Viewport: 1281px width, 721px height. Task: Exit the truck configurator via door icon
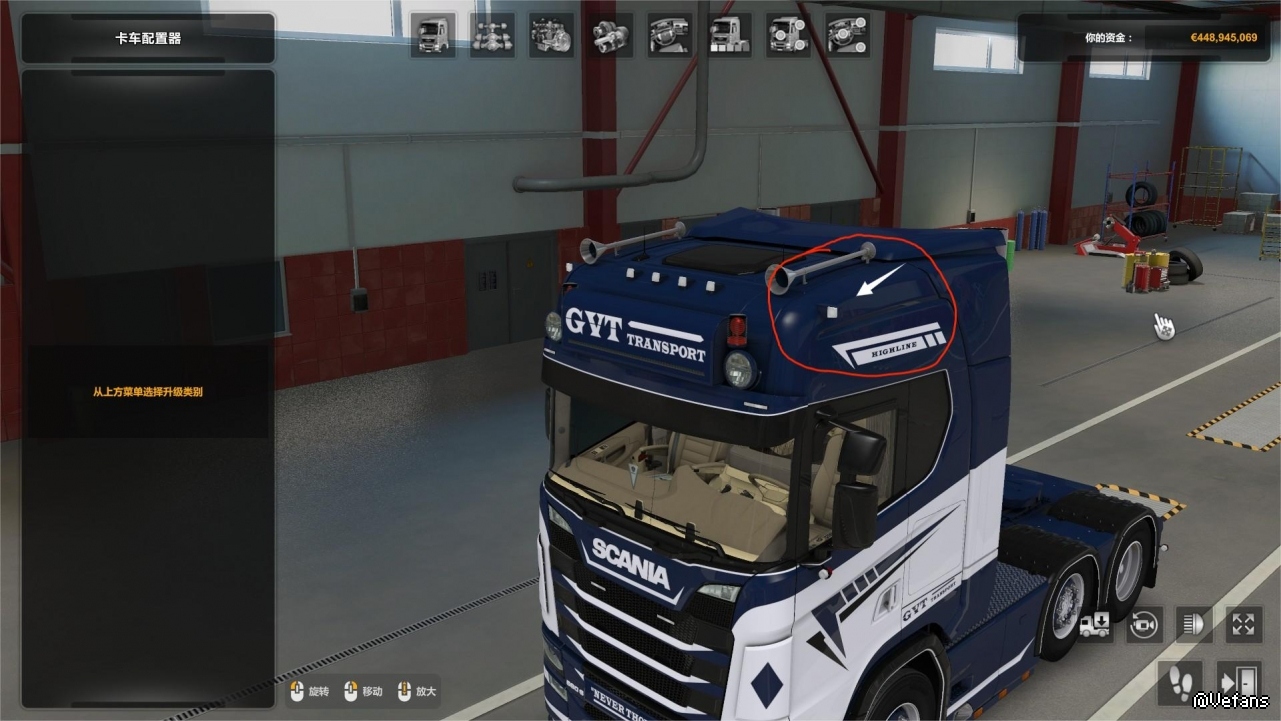coord(1238,682)
